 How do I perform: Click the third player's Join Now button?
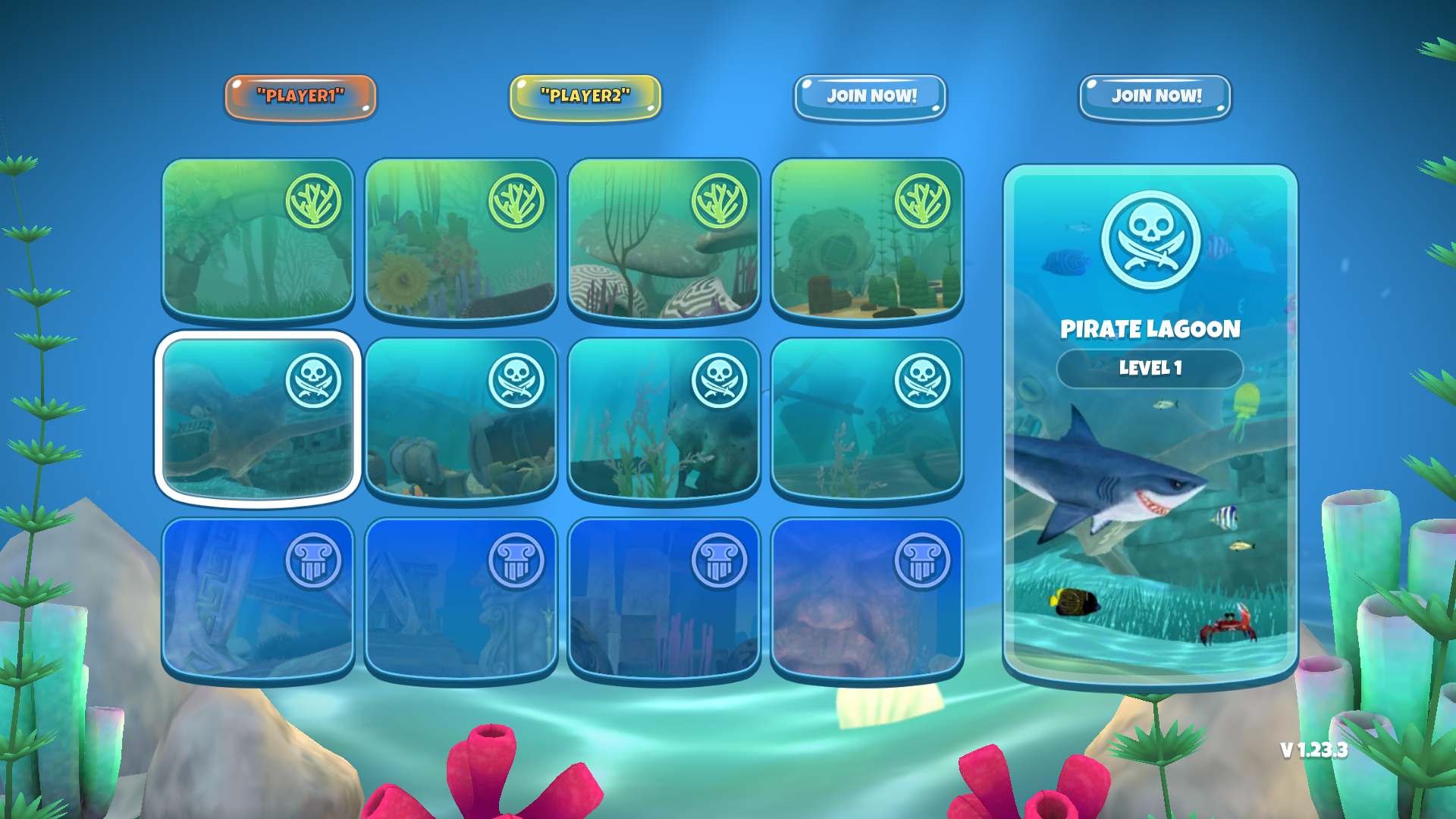coord(871,96)
